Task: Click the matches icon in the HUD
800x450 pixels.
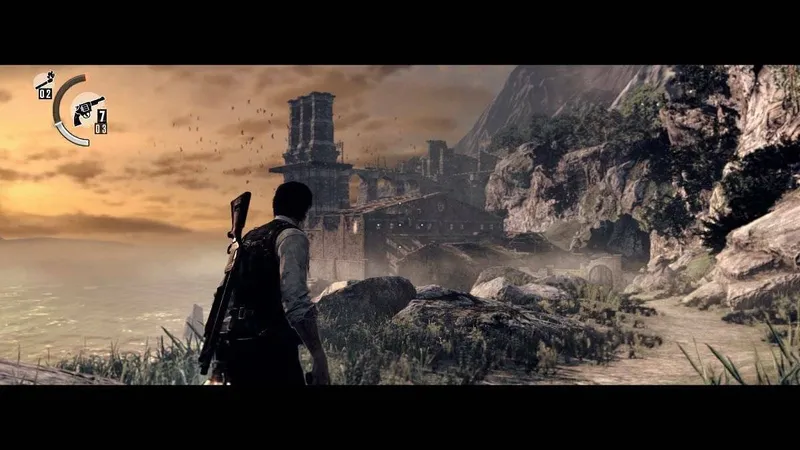Action: point(44,79)
